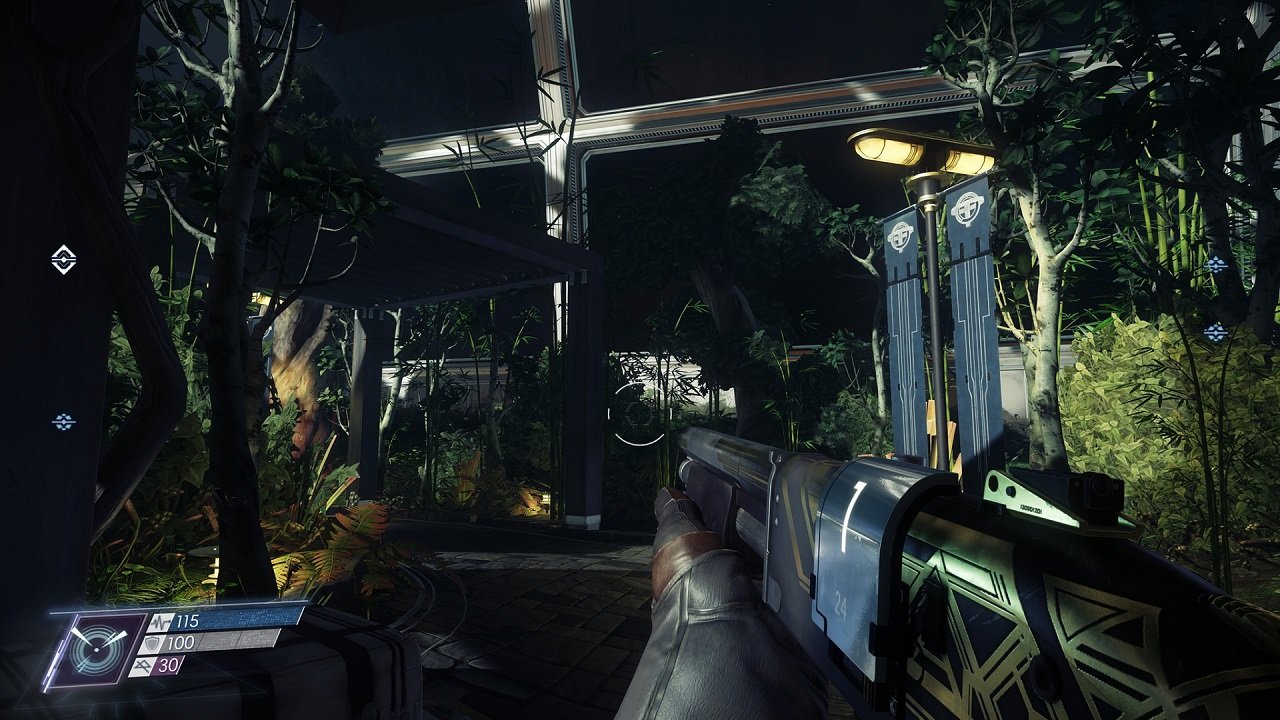
Task: Select the suit value showing 100
Action: (x=181, y=642)
